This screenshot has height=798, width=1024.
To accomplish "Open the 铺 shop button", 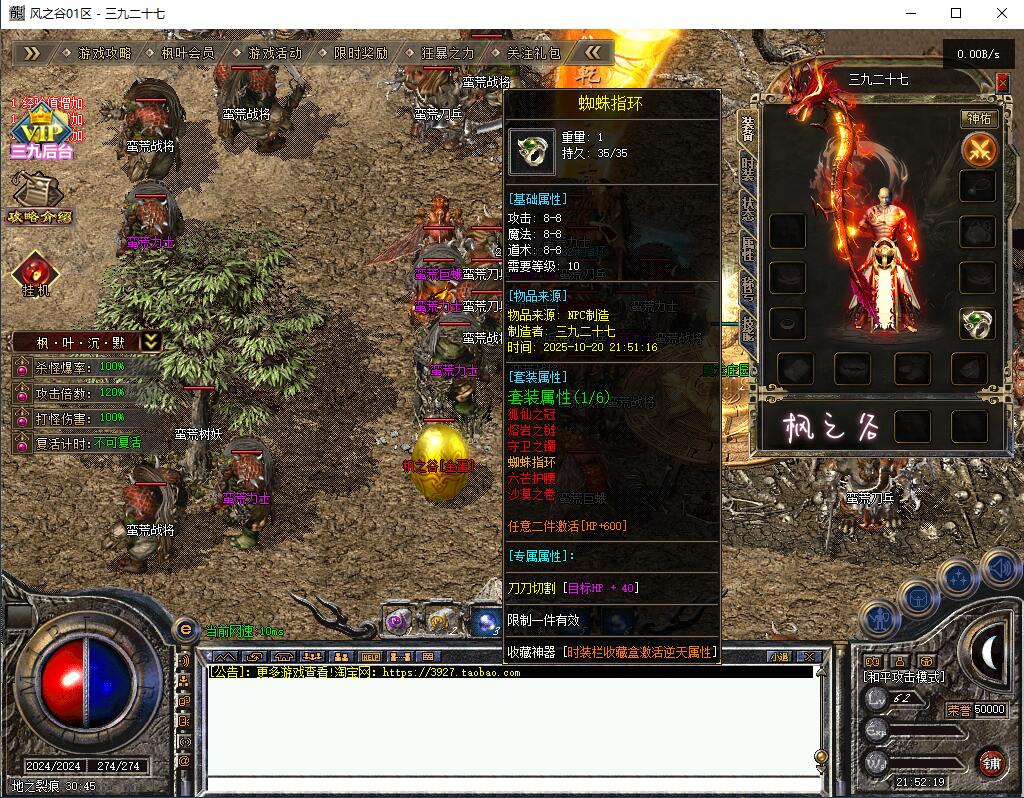I will tap(991, 763).
